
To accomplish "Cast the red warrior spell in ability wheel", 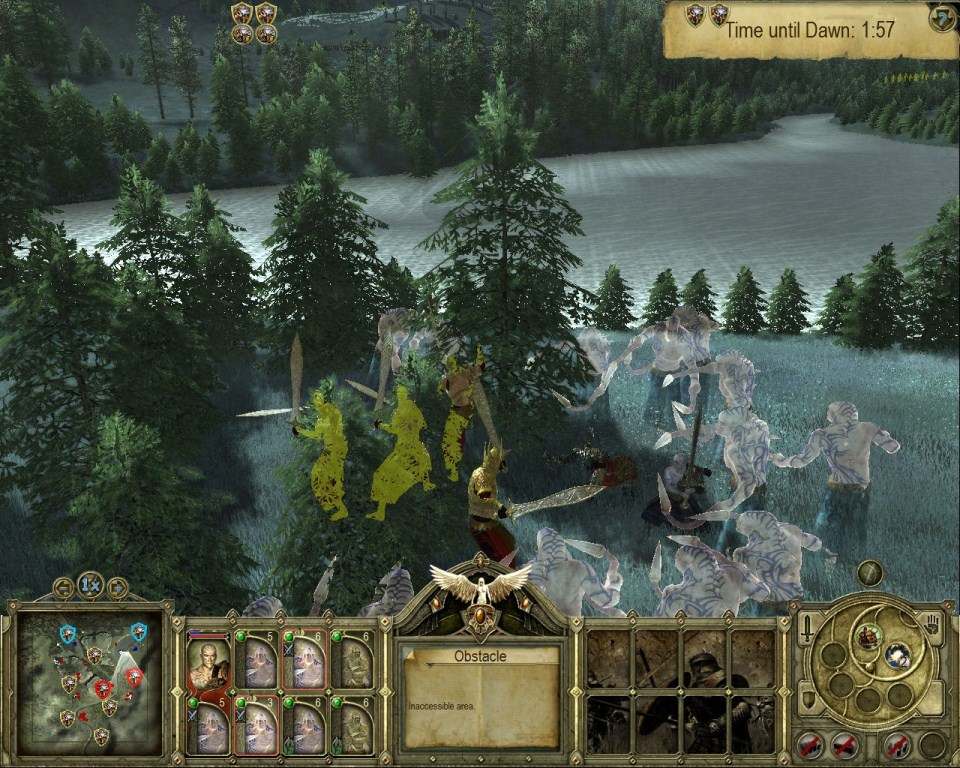I will pos(868,635).
